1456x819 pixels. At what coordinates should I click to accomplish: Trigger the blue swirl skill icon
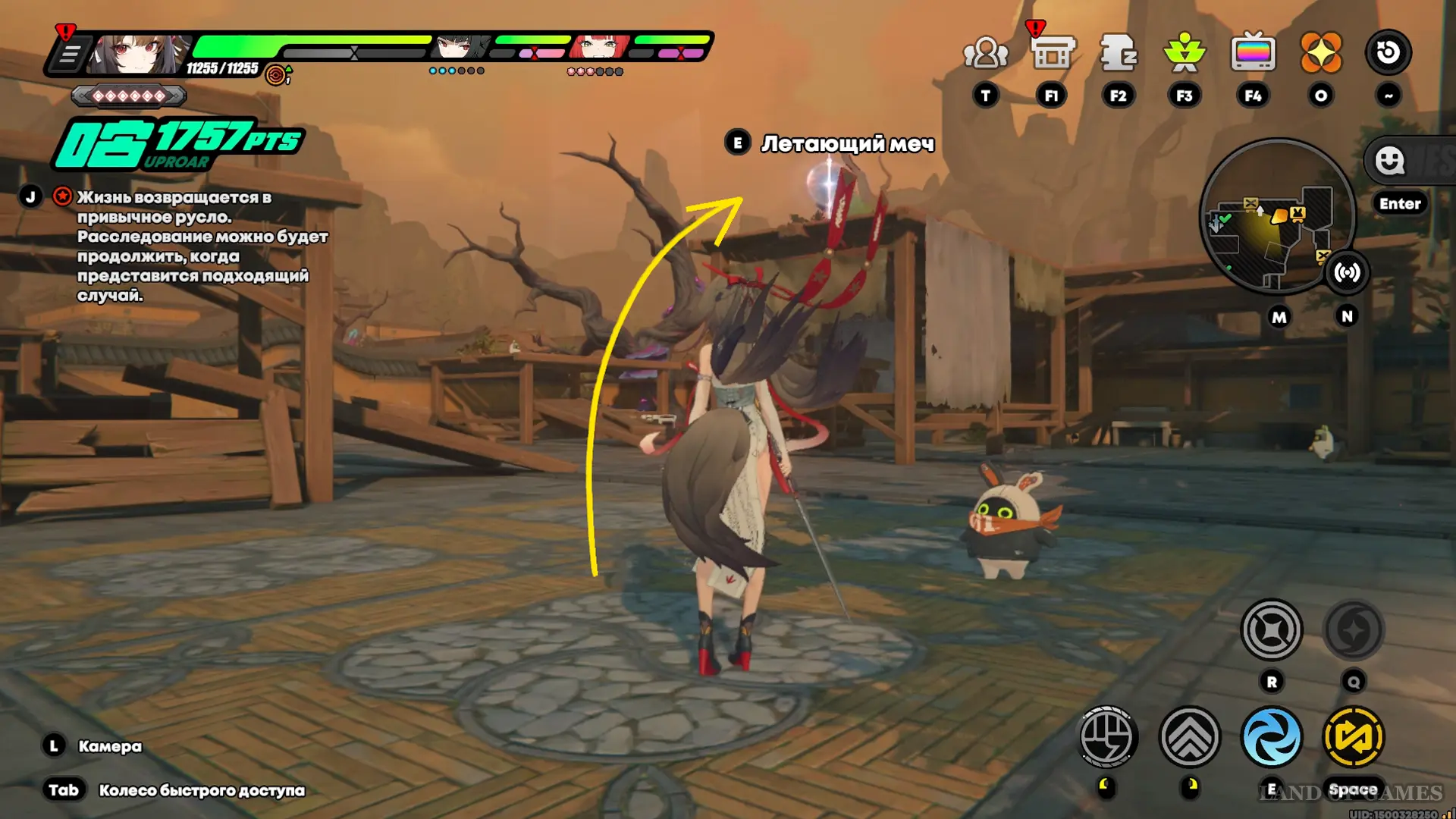(1272, 737)
